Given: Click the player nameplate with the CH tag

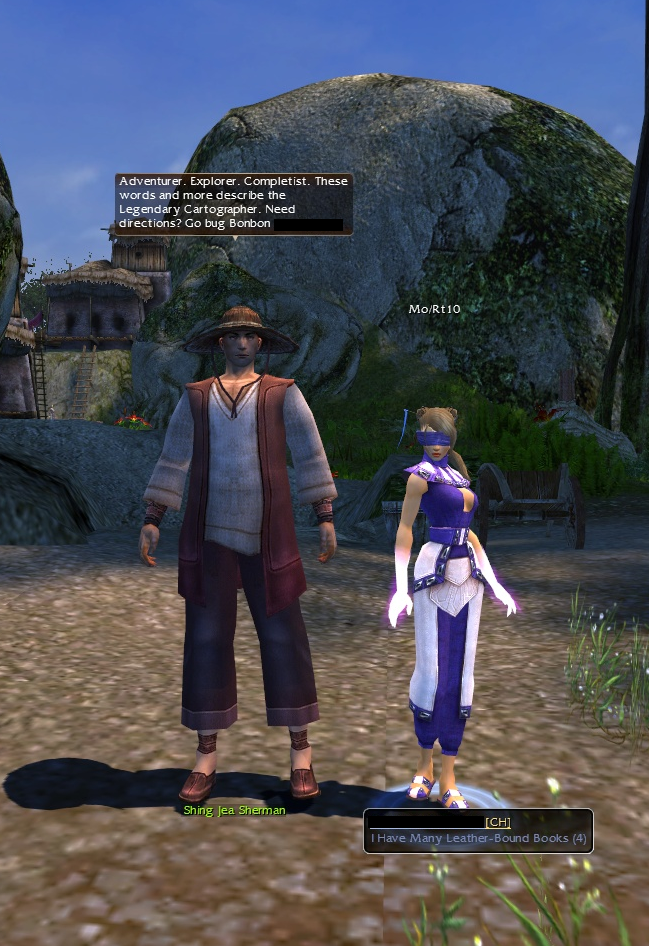Looking at the screenshot, I should click(478, 830).
